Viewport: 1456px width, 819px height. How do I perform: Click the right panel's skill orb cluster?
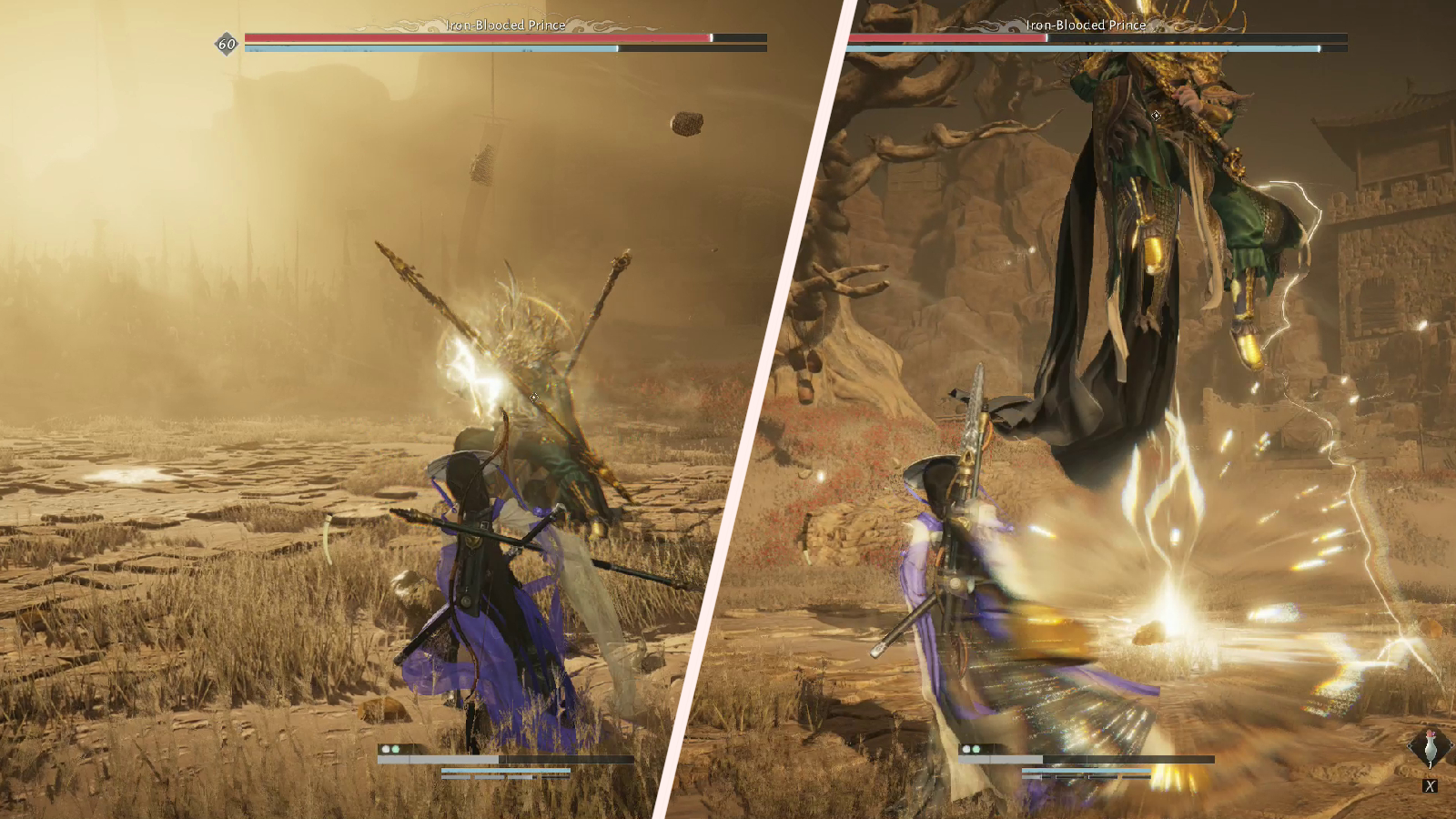tap(970, 748)
